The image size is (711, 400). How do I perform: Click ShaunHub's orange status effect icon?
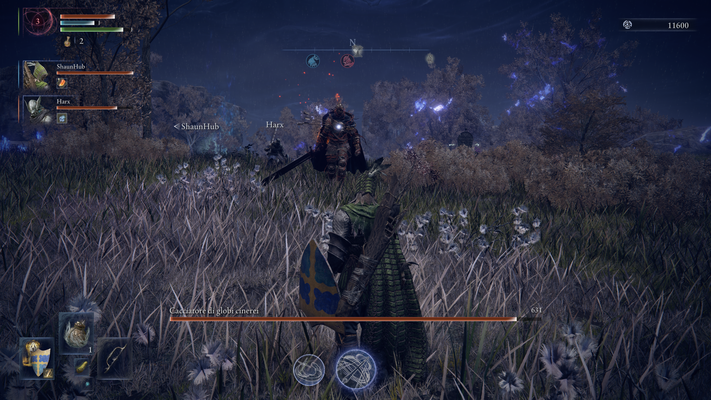pos(62,83)
